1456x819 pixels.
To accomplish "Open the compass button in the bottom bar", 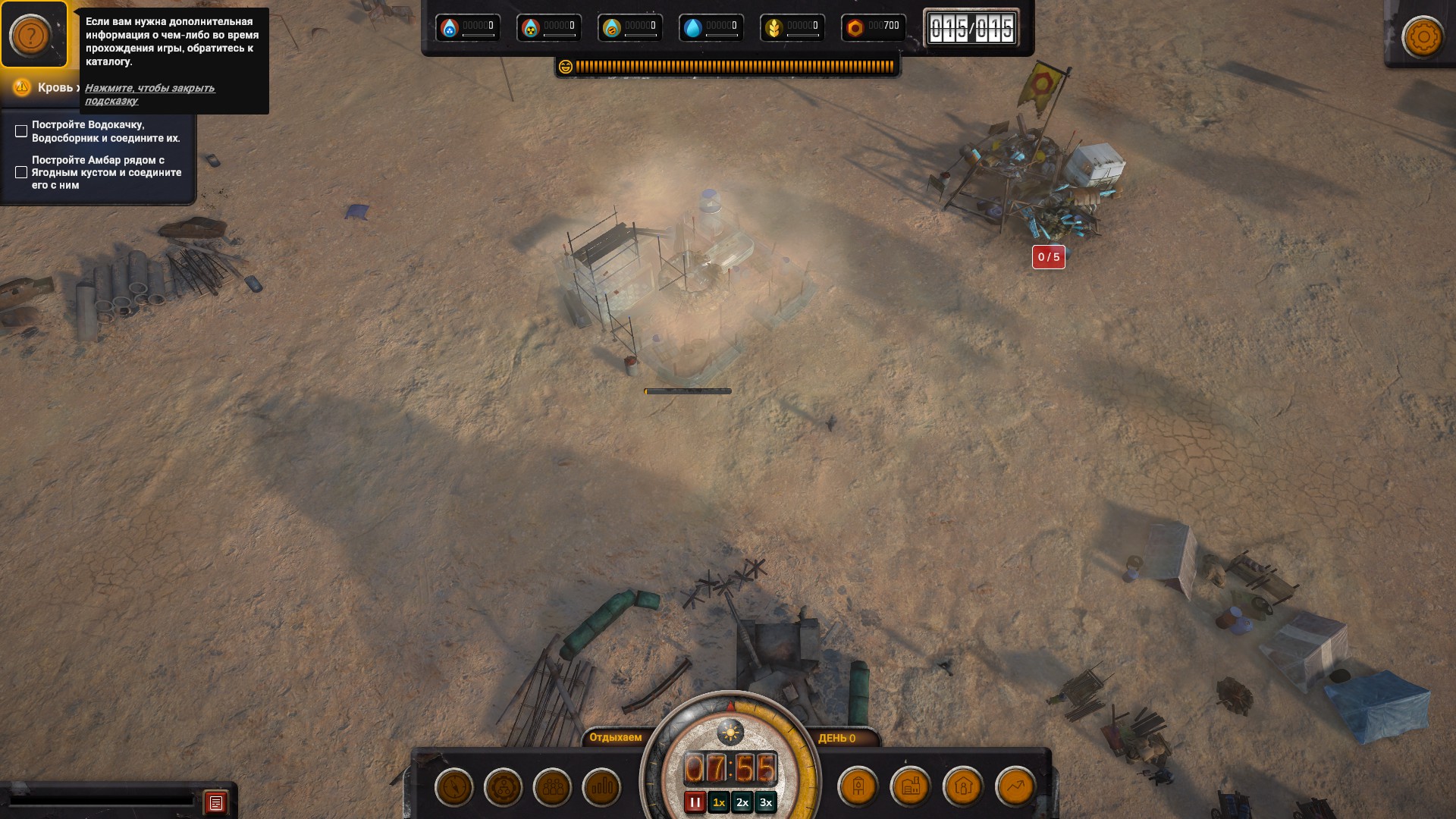I will pos(454,787).
